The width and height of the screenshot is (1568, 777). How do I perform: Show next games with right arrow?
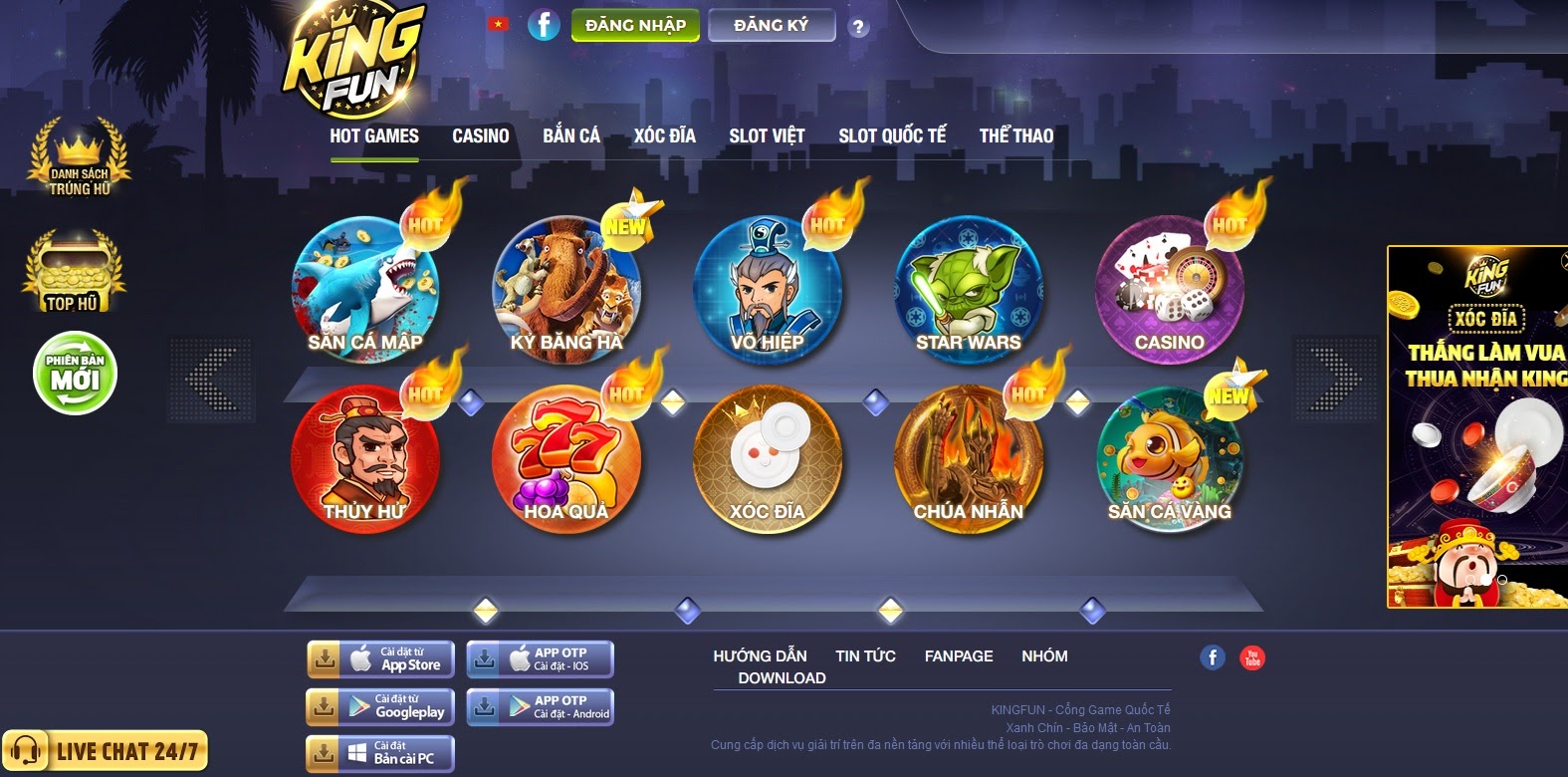pyautogui.click(x=1334, y=379)
